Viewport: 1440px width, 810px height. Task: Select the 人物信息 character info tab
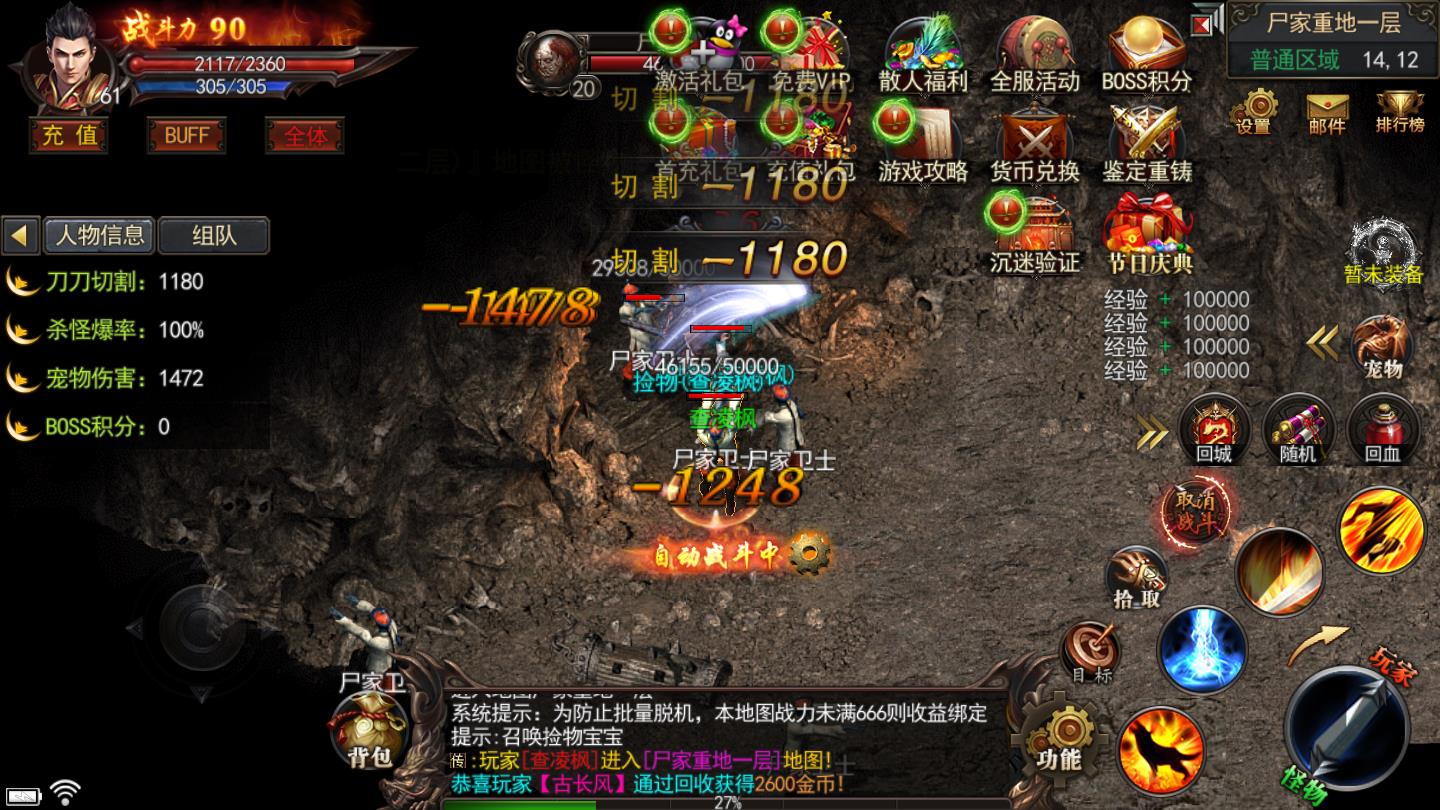pyautogui.click(x=99, y=235)
